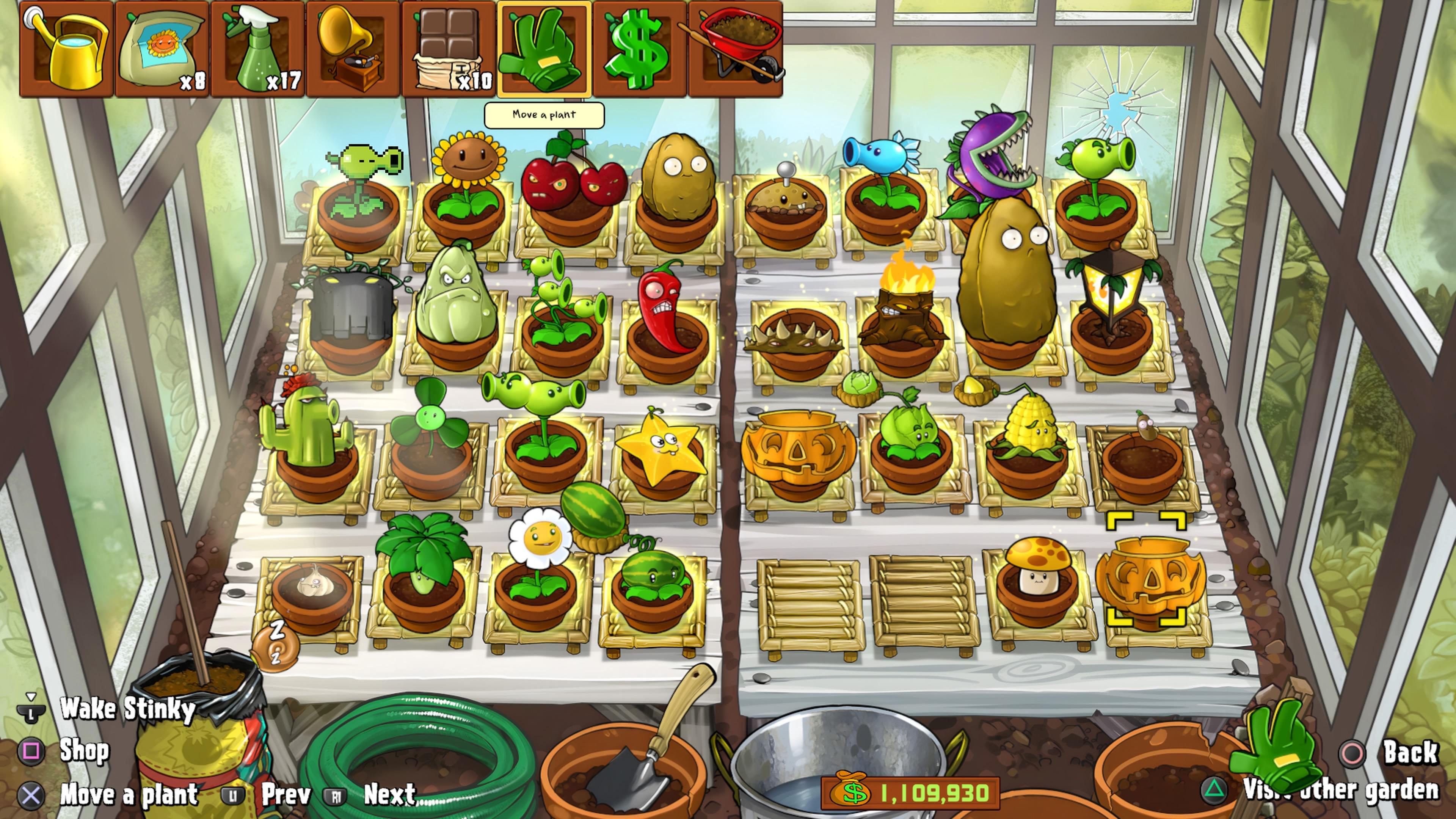Select the phonograph tool
Screen dimensions: 1456x819
pyautogui.click(x=353, y=50)
